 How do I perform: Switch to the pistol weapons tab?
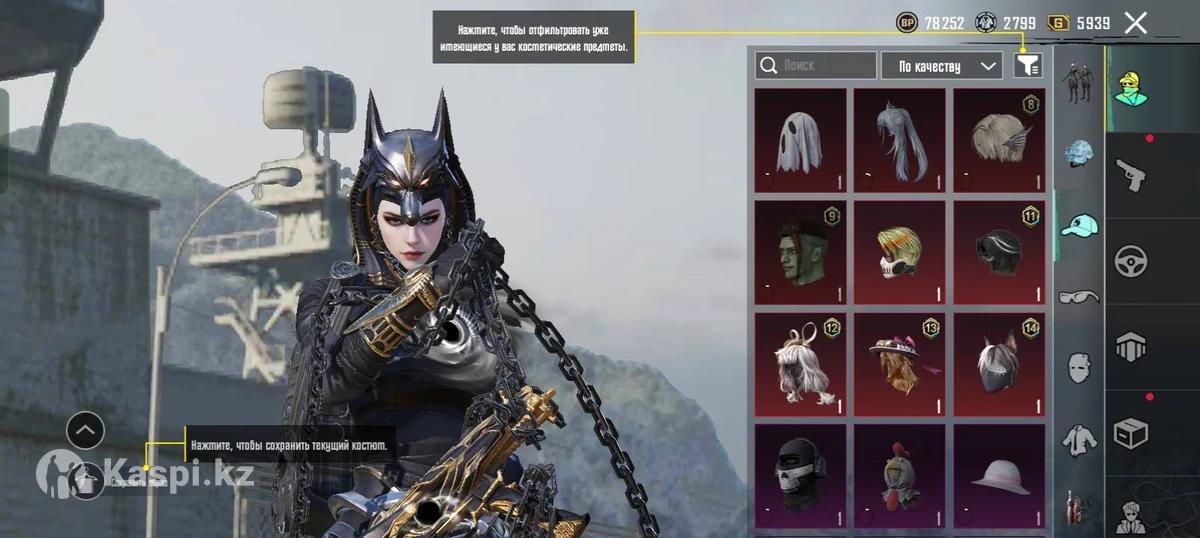[x=1131, y=175]
